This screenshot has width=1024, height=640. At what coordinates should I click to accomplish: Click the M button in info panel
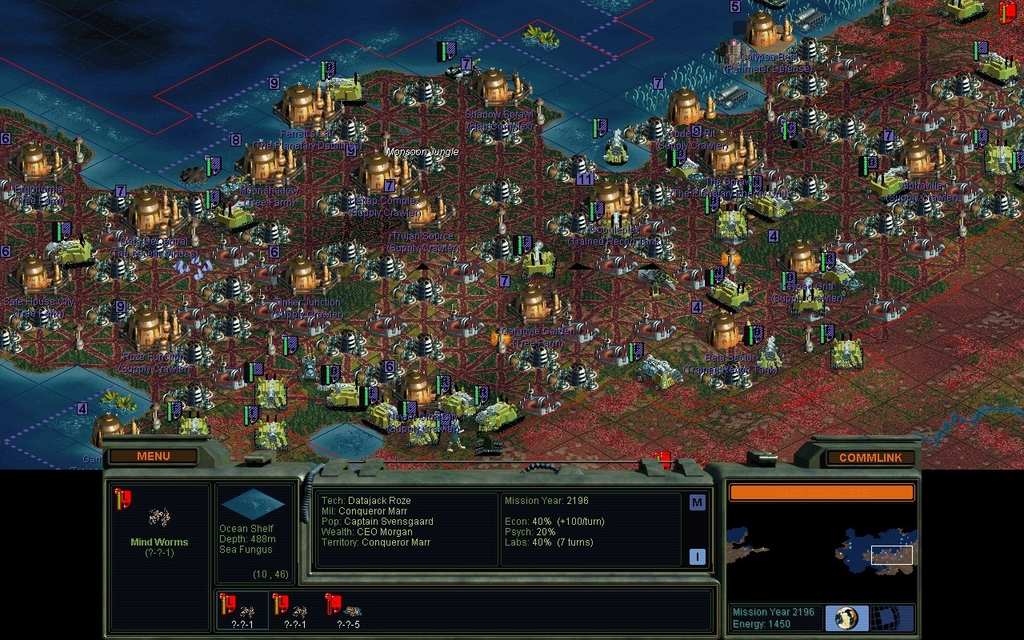(x=697, y=502)
